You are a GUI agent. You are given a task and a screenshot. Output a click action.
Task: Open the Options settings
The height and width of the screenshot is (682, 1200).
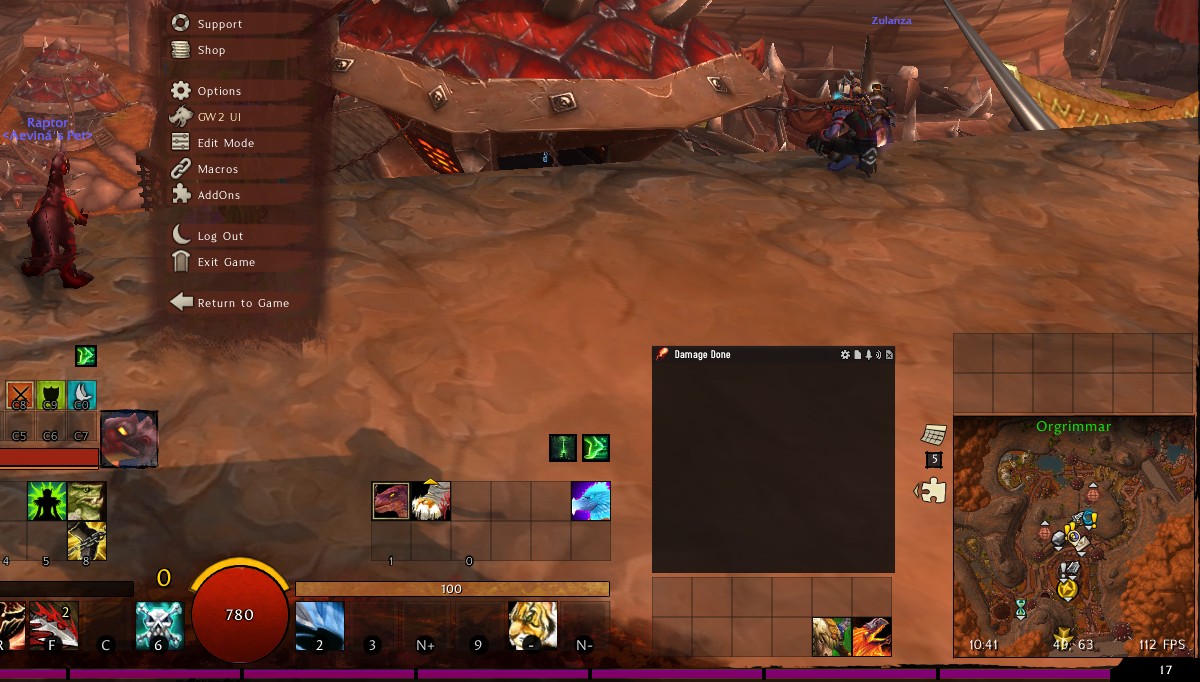click(x=219, y=91)
